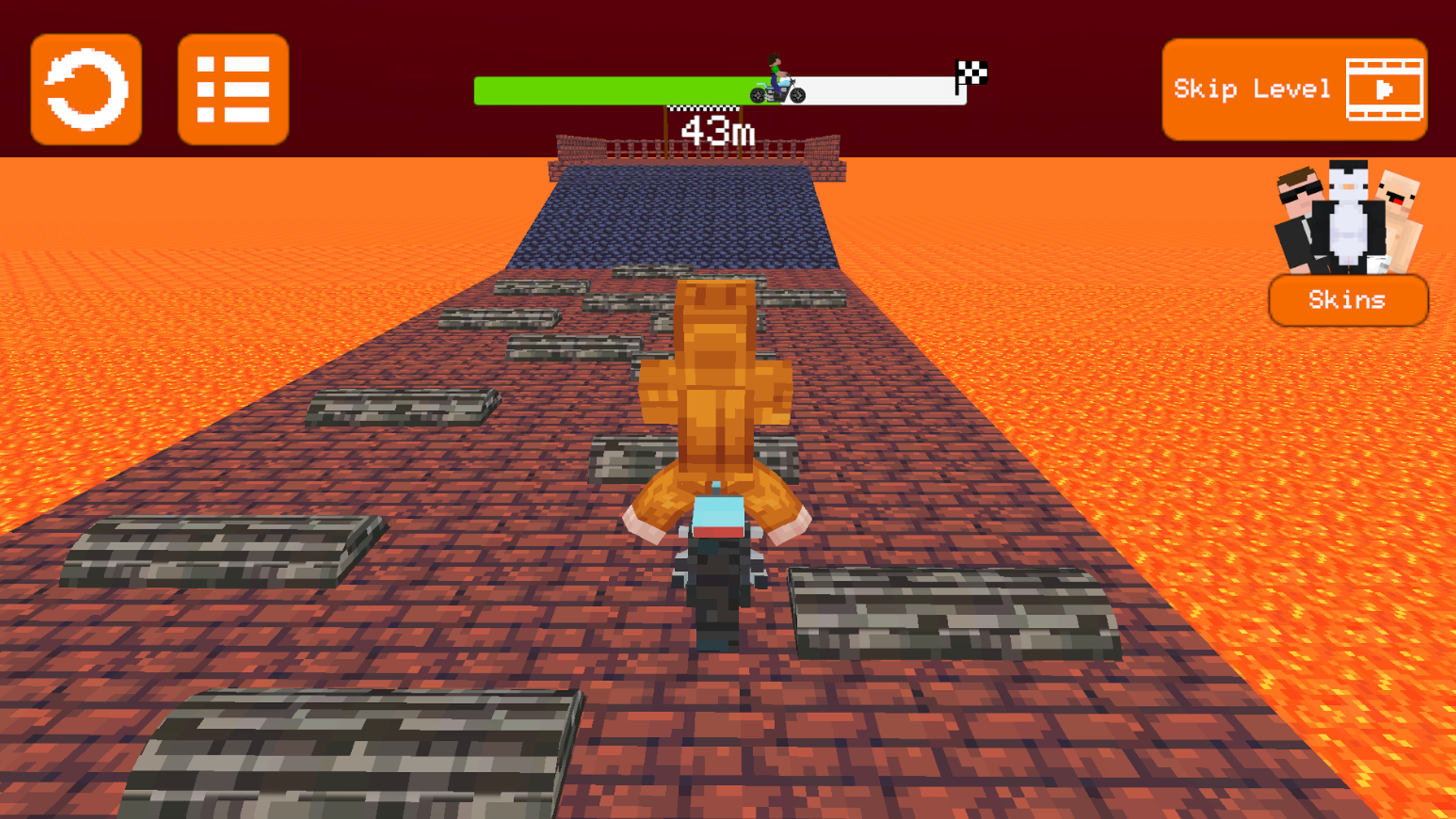Tap the bulleted list menu icon
Screen dimensions: 1456x819
233,89
